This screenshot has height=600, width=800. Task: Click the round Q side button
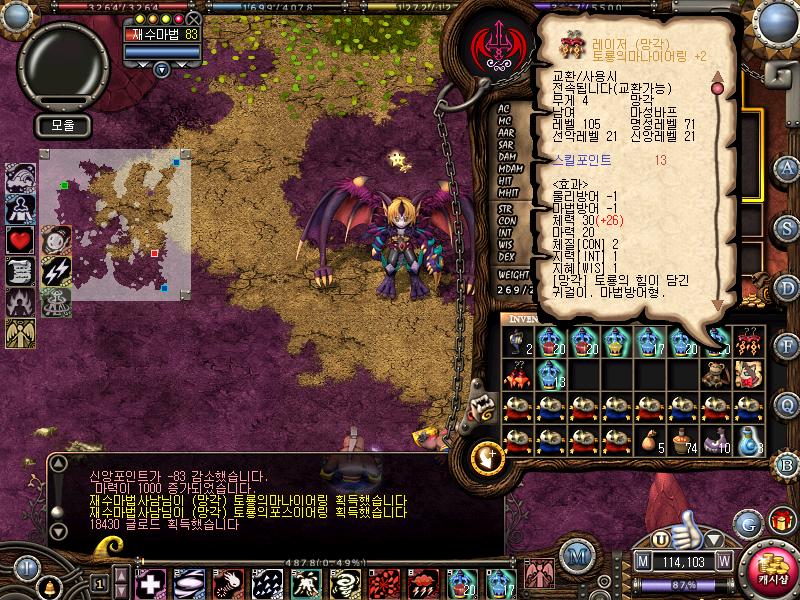787,404
